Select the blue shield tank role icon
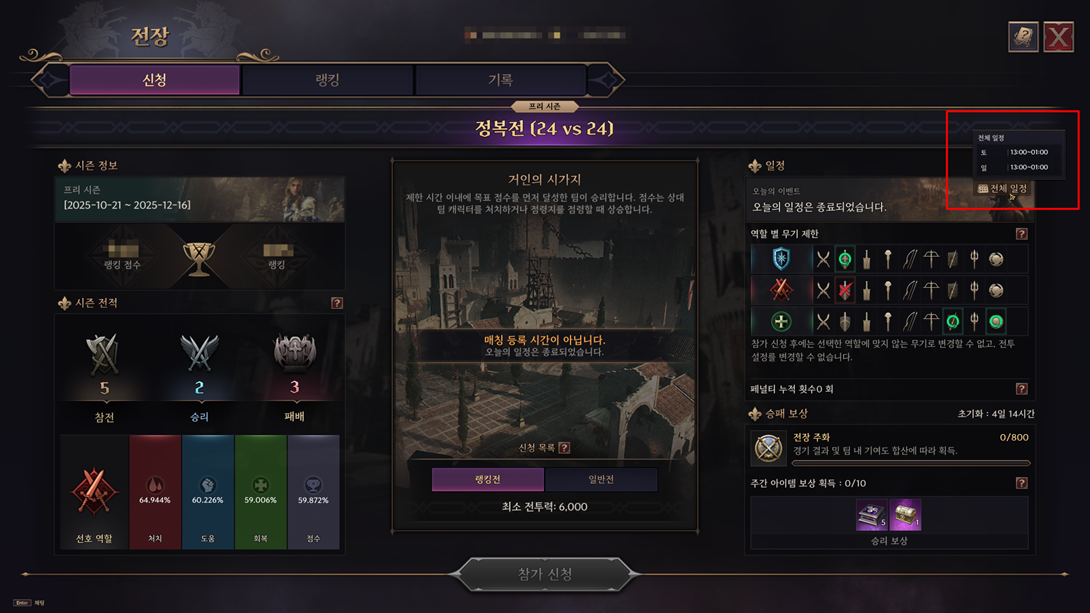The image size is (1090, 613). (x=781, y=259)
